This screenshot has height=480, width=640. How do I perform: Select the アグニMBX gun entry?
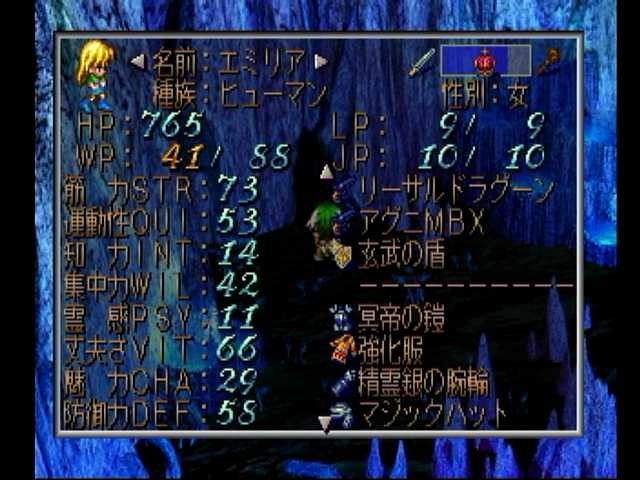[x=427, y=222]
